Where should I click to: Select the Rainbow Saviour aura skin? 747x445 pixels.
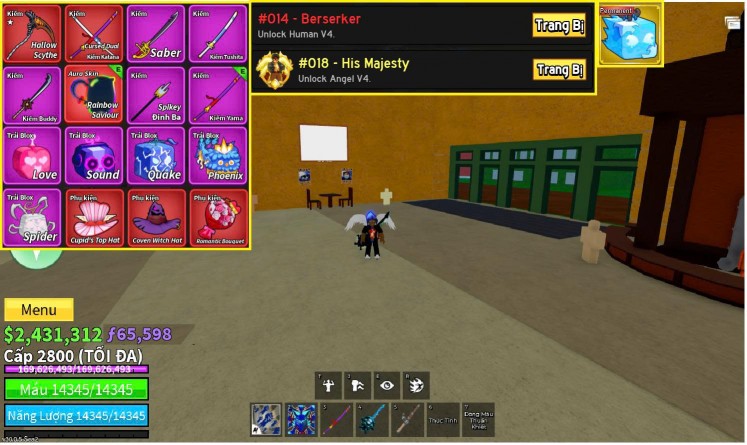(x=93, y=96)
